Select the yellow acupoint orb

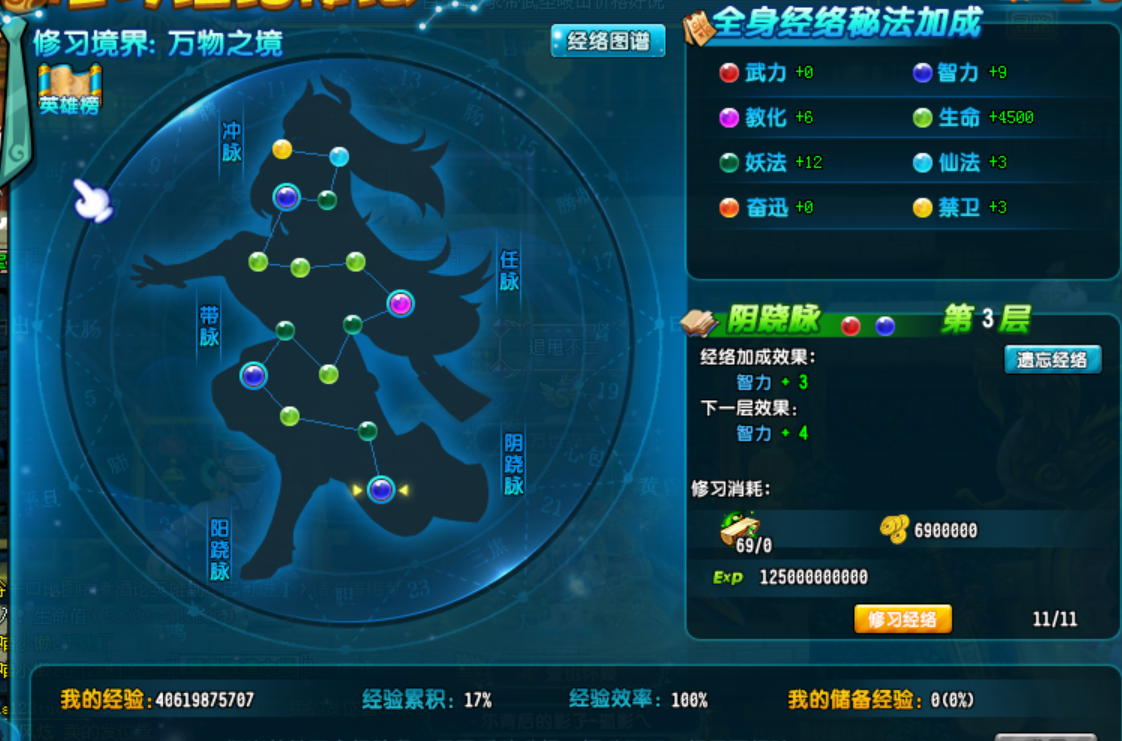[282, 149]
